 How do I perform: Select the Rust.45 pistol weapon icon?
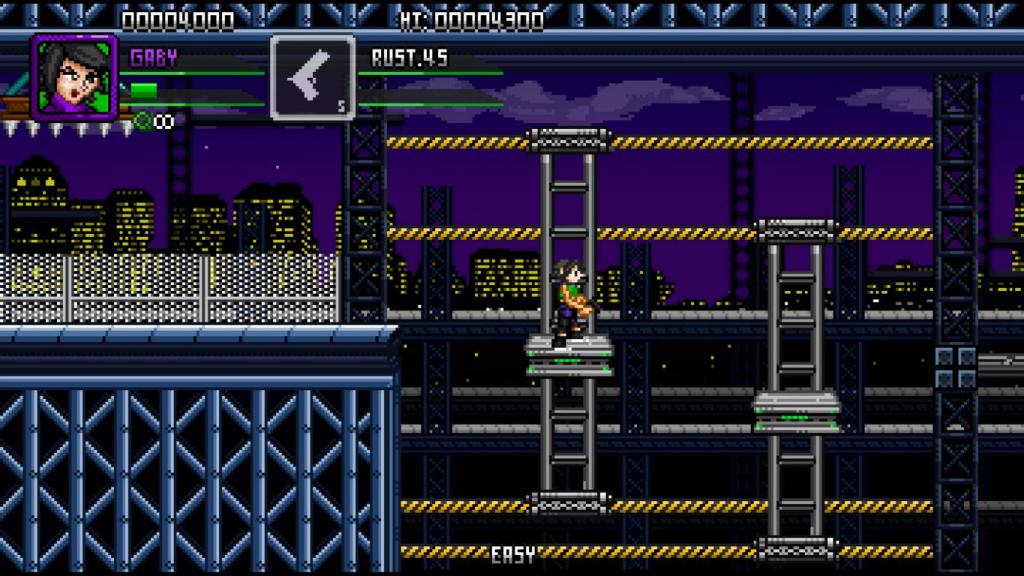pos(312,78)
